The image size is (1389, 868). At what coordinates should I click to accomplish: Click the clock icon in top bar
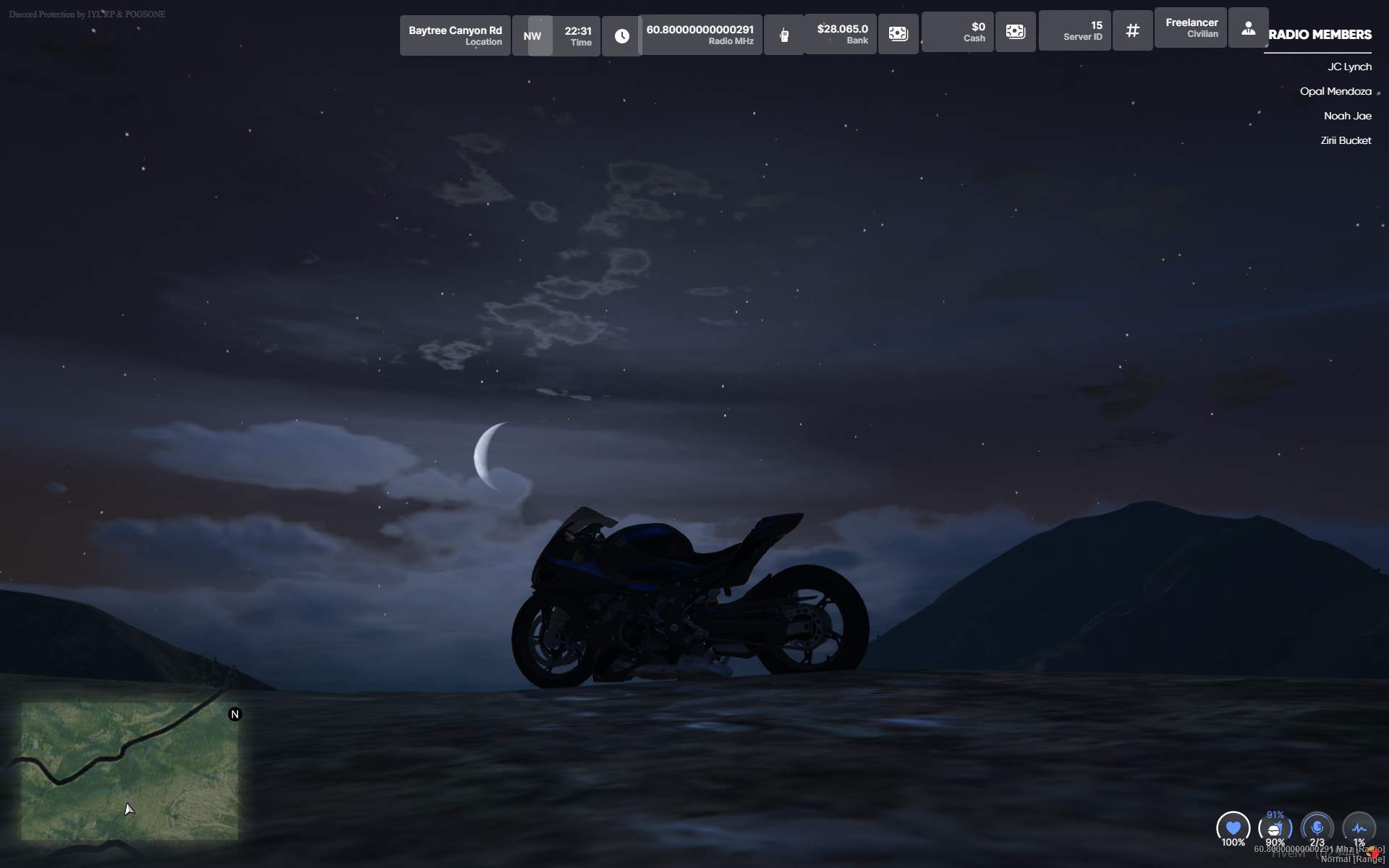click(x=621, y=35)
